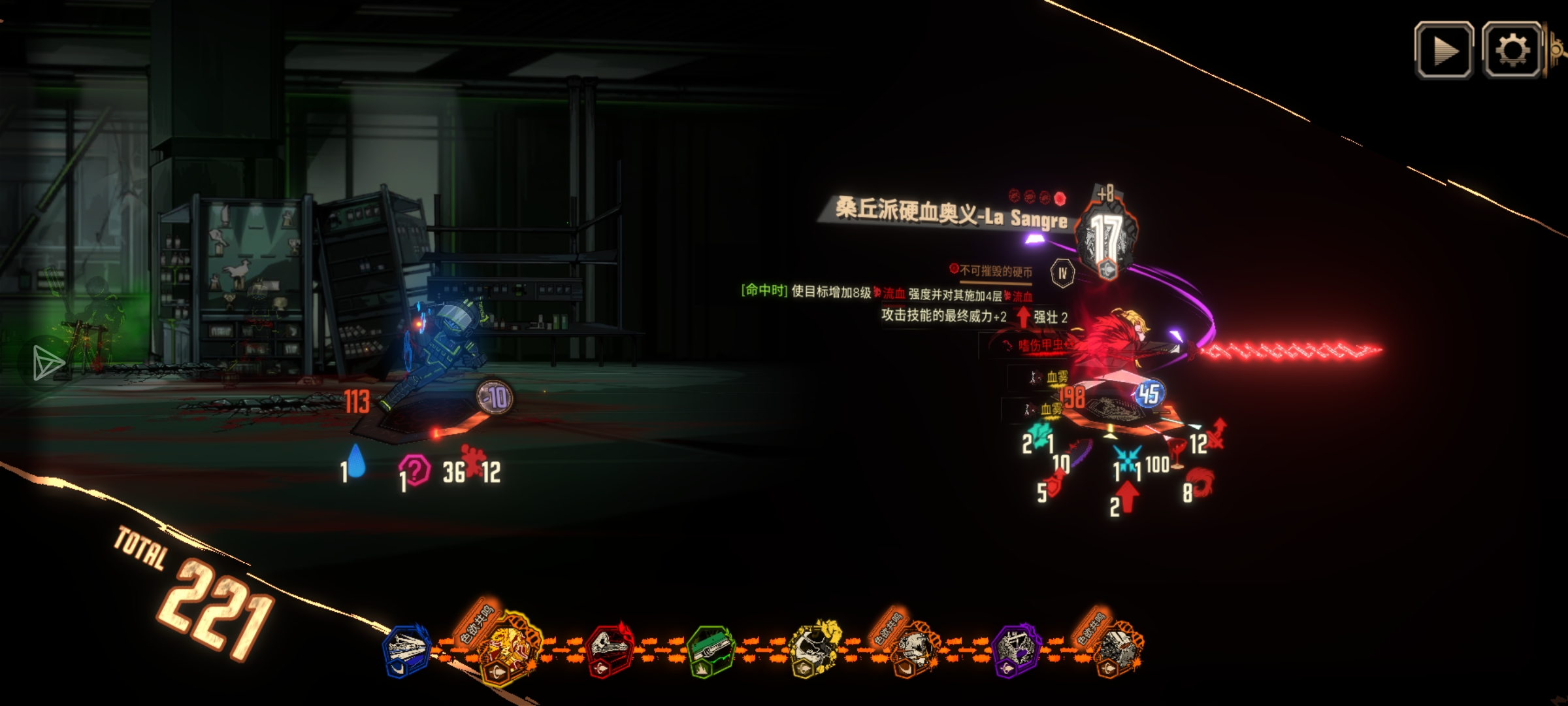Select the blue skill icon in the chain
Screen dimensions: 1568x706
coord(406,650)
